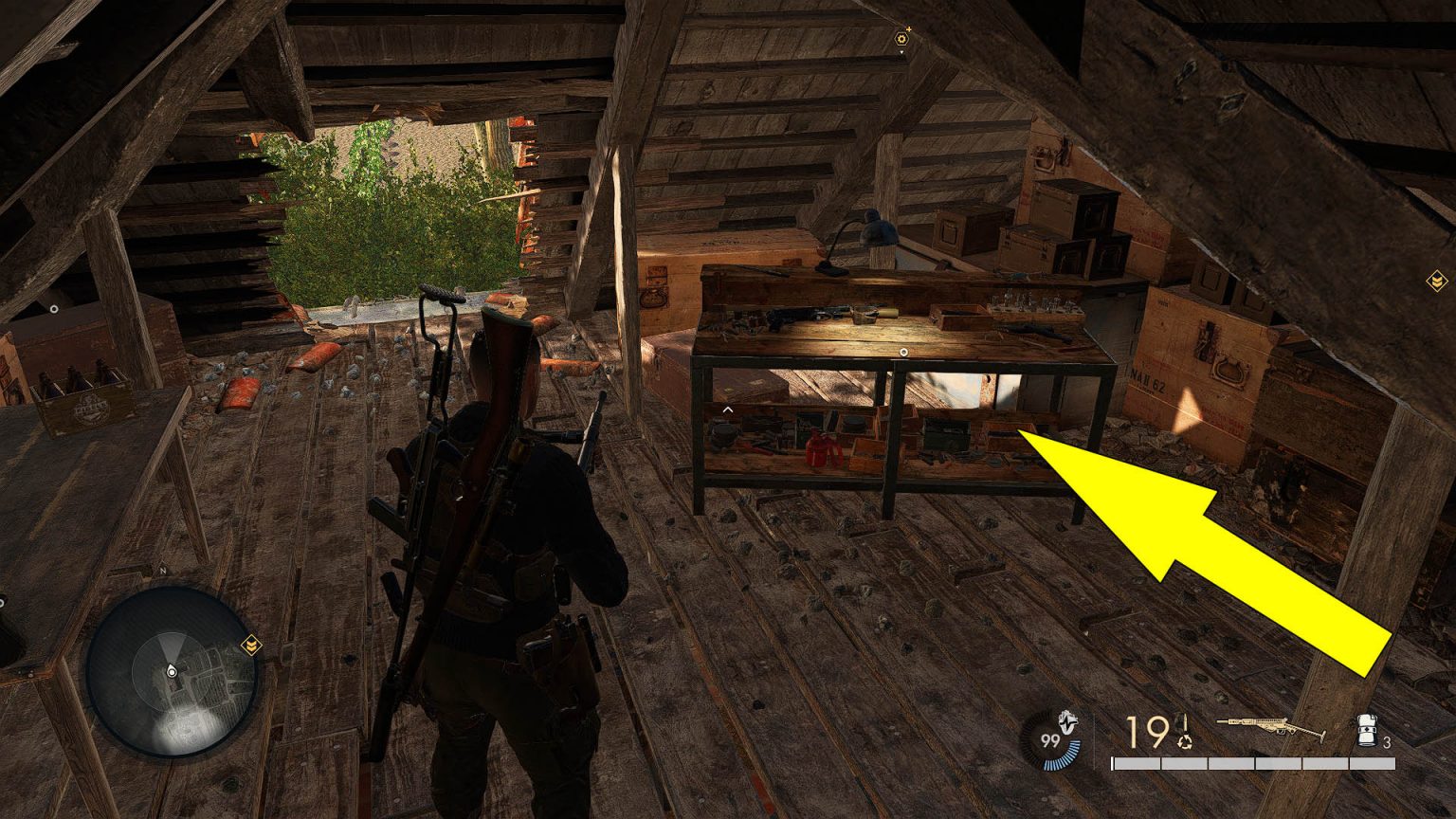Expand the white chevron above the workbench shelf

point(728,408)
